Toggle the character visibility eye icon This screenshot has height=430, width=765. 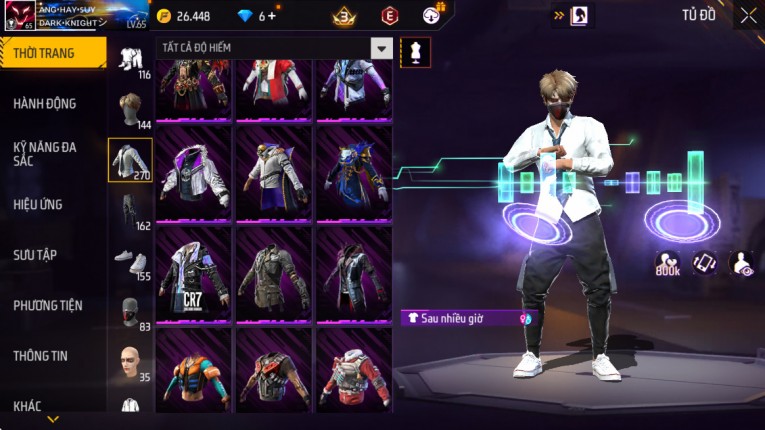pos(742,262)
